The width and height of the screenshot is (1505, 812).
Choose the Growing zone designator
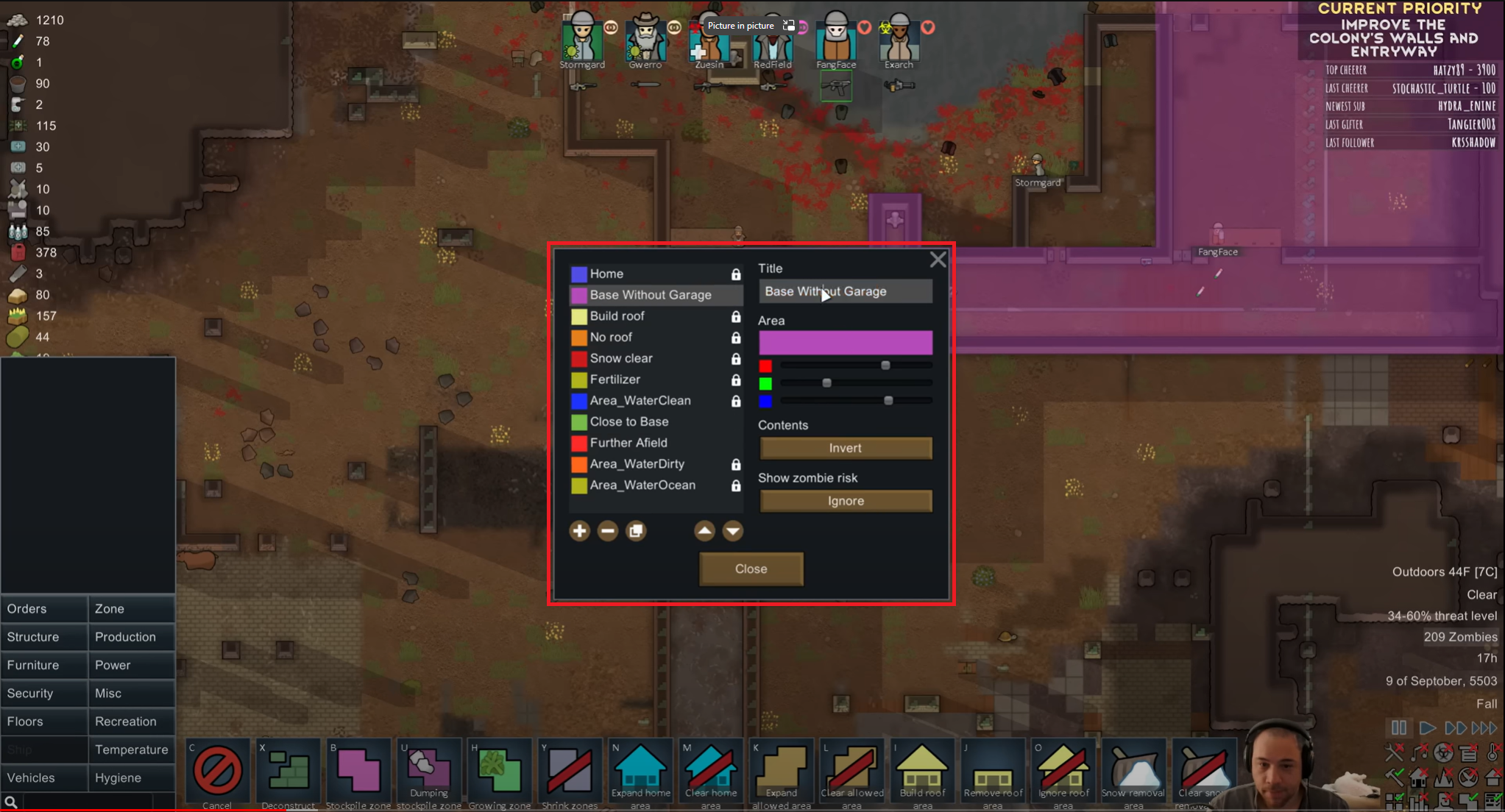tap(499, 772)
